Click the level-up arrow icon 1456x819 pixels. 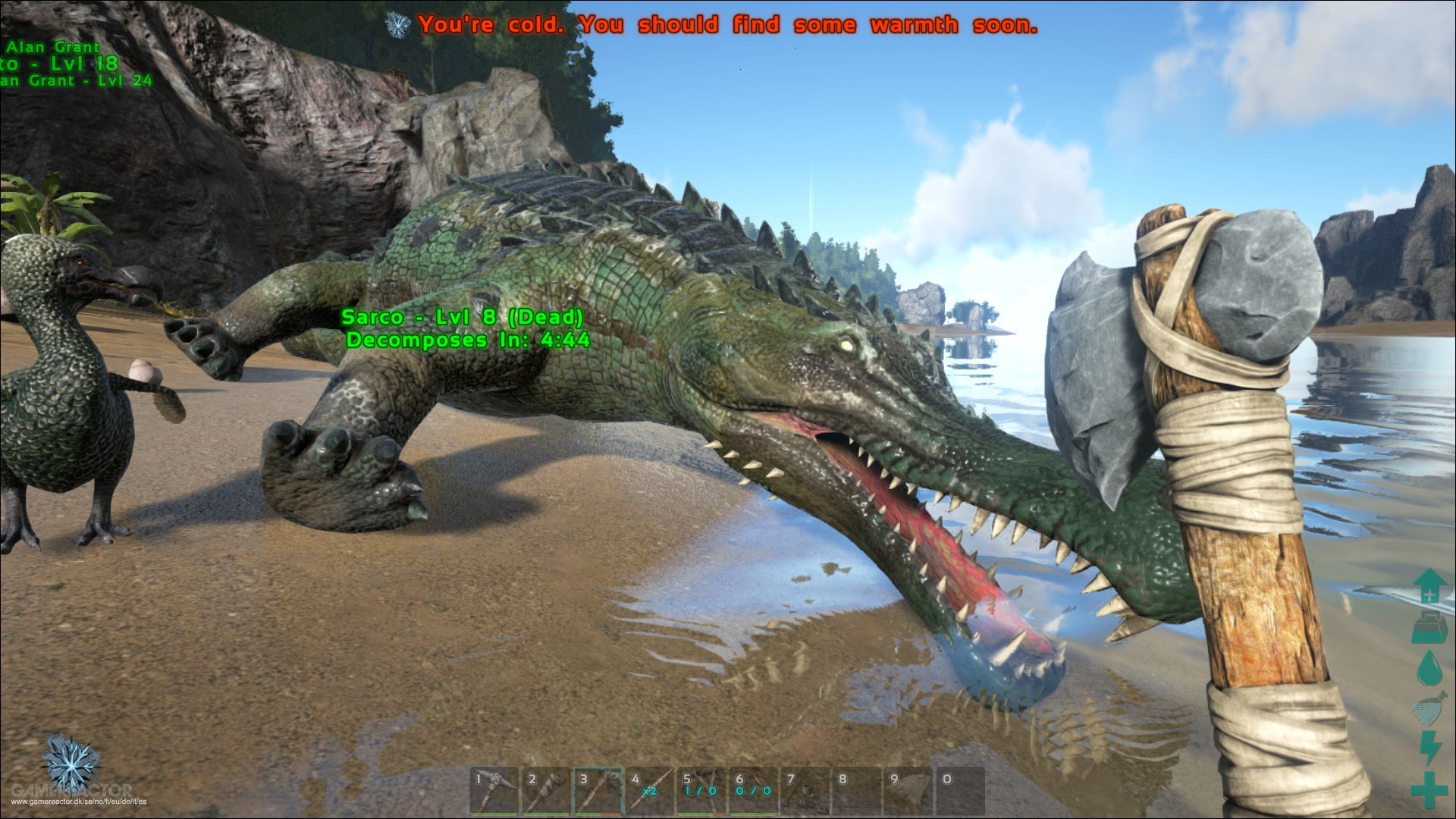tap(1429, 586)
